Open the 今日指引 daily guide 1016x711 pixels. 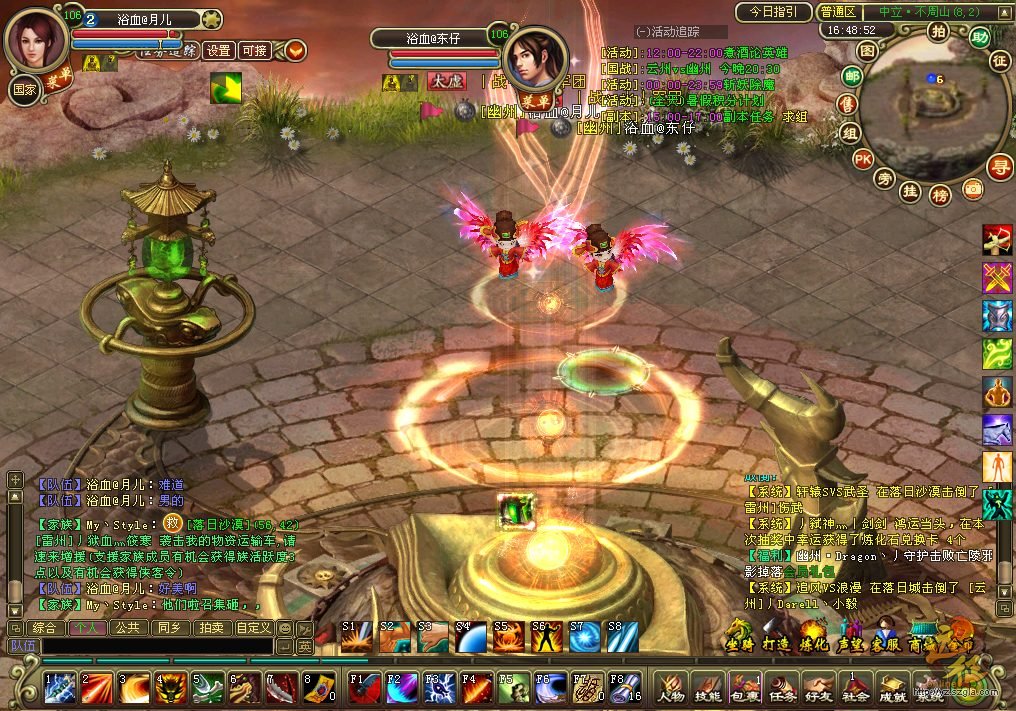[x=773, y=12]
